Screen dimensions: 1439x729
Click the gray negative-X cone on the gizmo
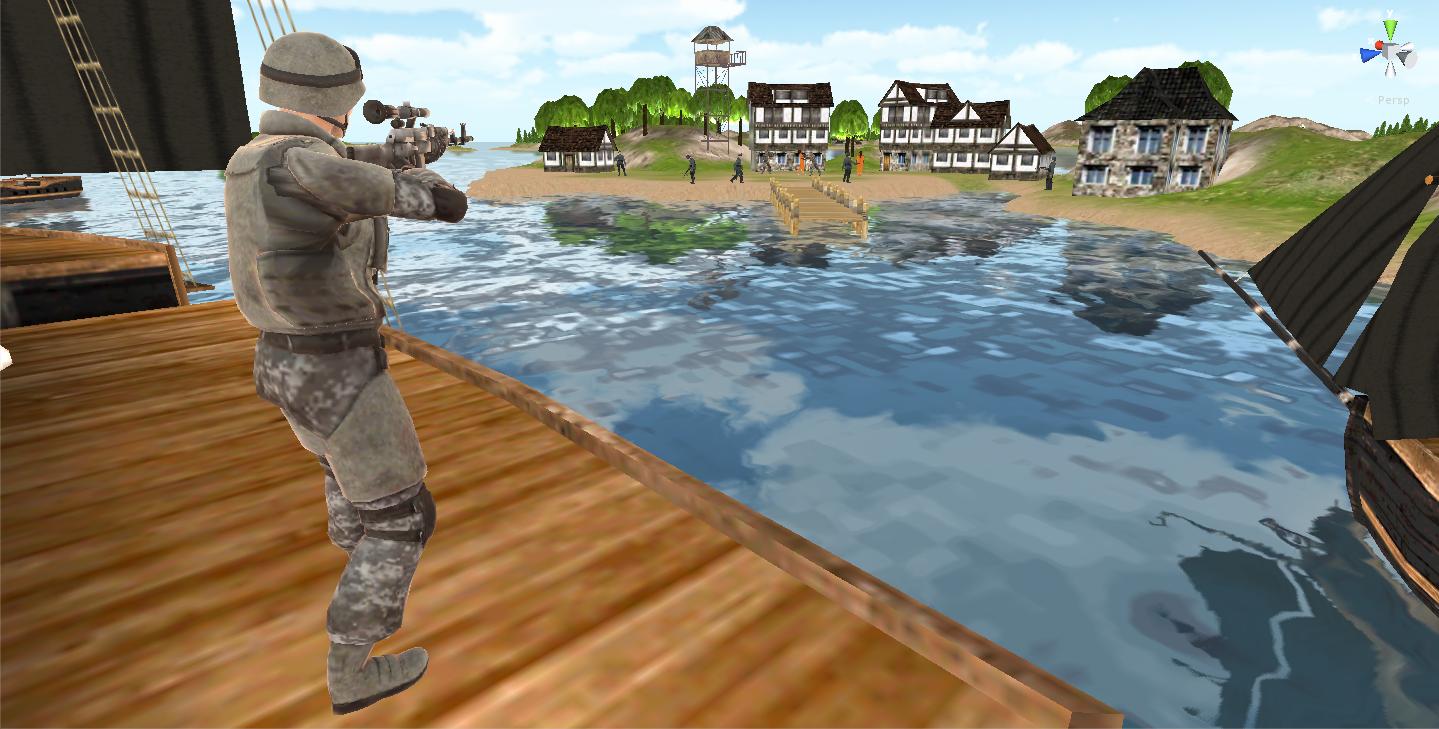pos(1404,57)
